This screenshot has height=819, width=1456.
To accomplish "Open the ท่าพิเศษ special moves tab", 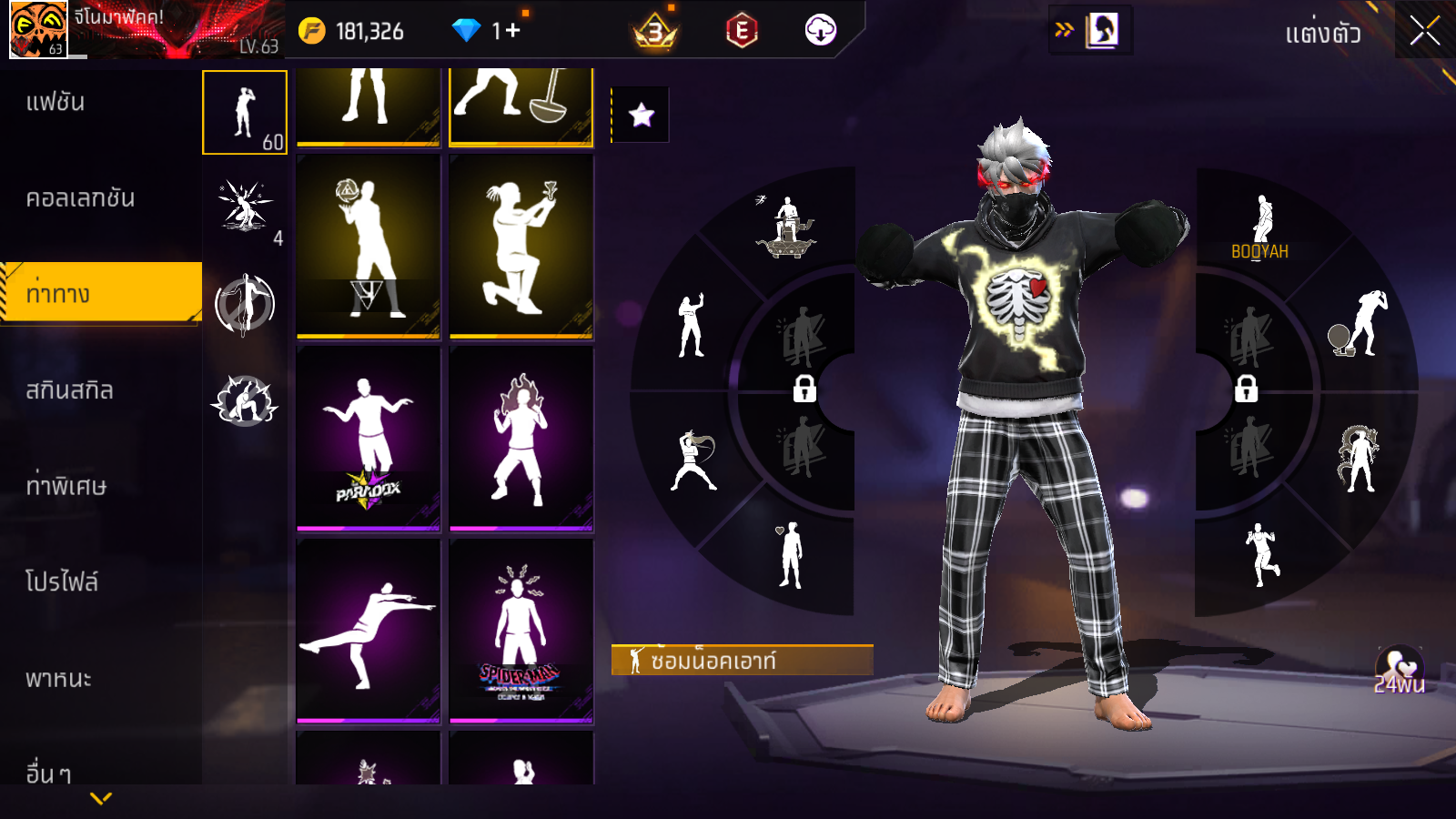I will [x=66, y=486].
